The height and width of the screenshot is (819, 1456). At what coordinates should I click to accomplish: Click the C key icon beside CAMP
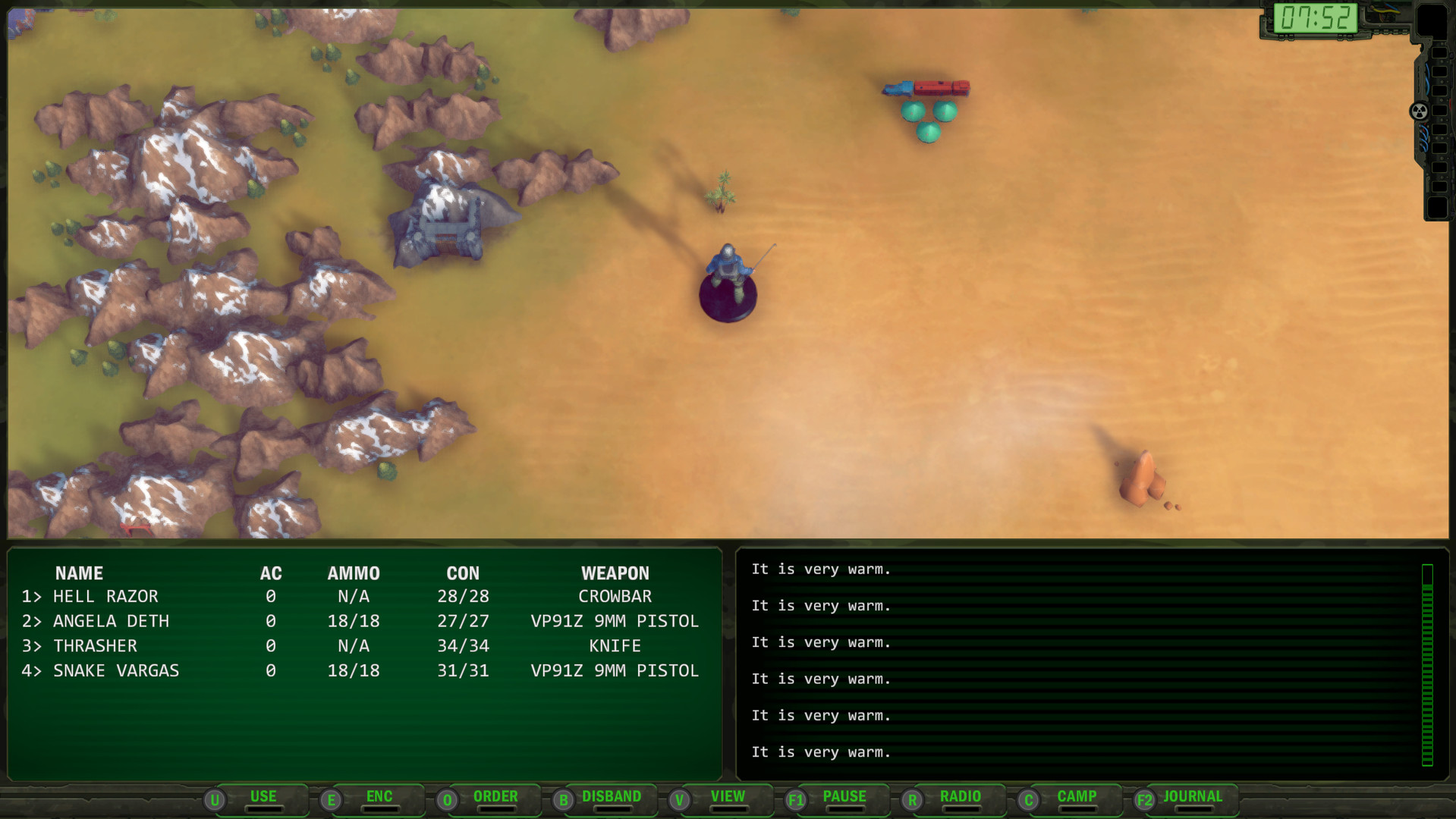1028,799
